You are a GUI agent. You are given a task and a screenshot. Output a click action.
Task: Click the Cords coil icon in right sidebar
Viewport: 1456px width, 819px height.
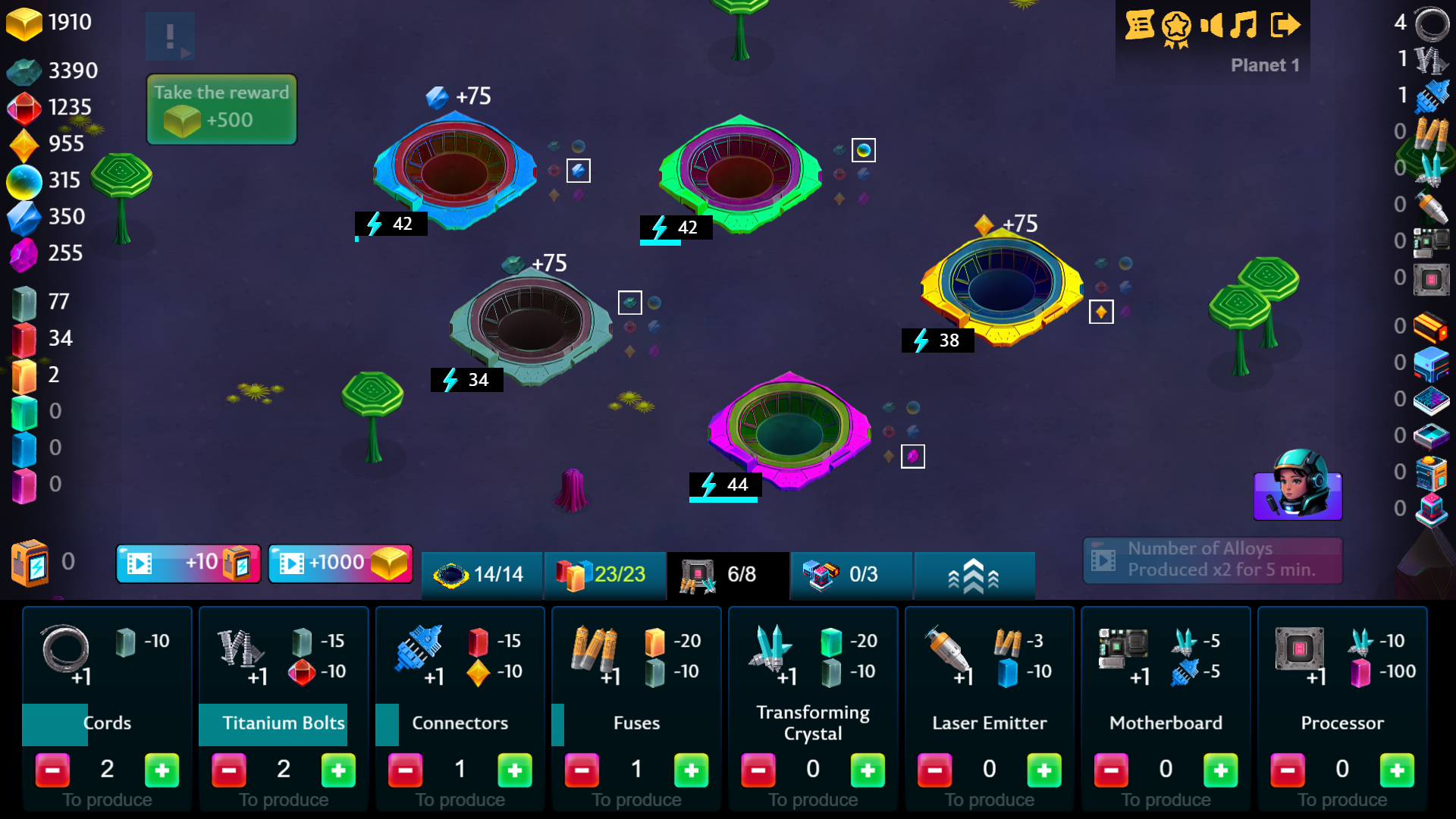pos(1431,24)
